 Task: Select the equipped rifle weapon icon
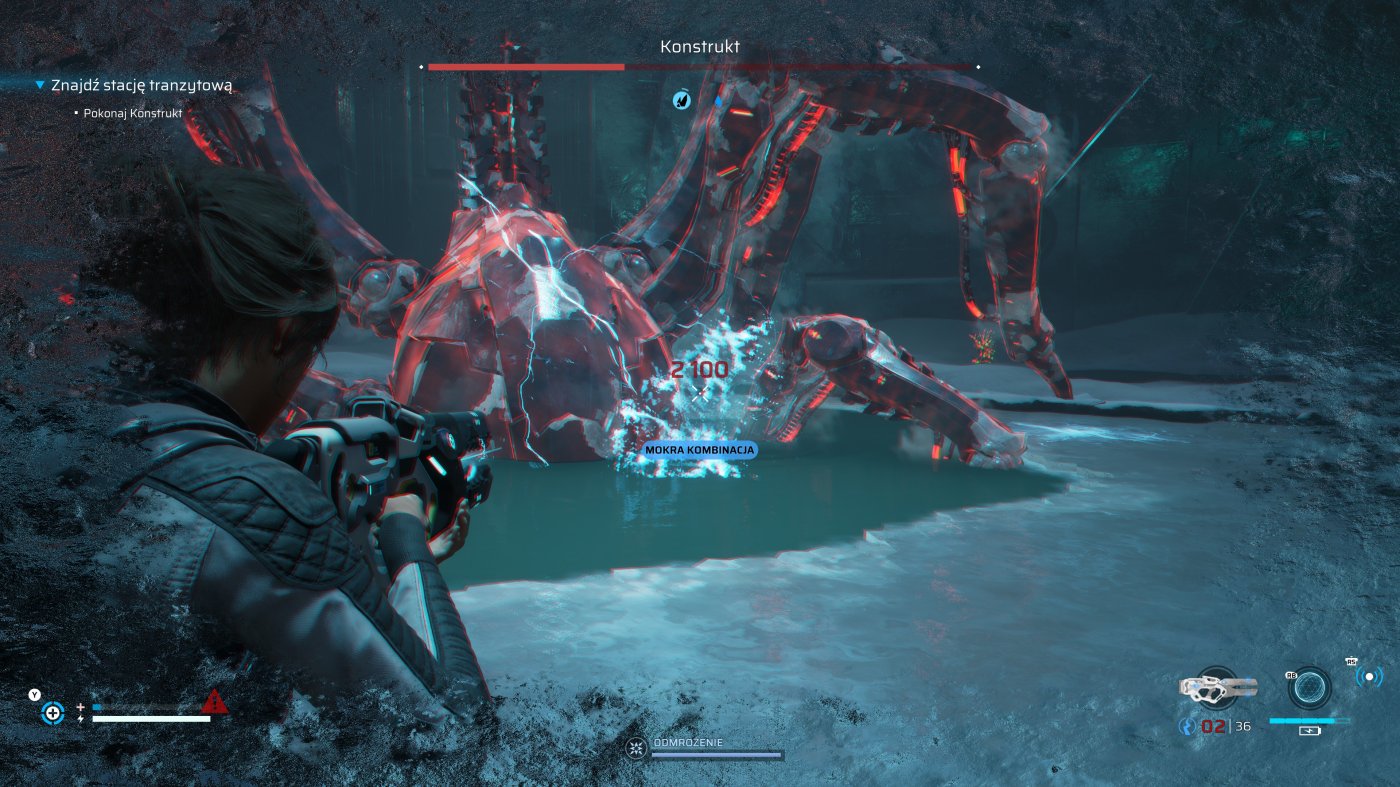pos(1216,687)
